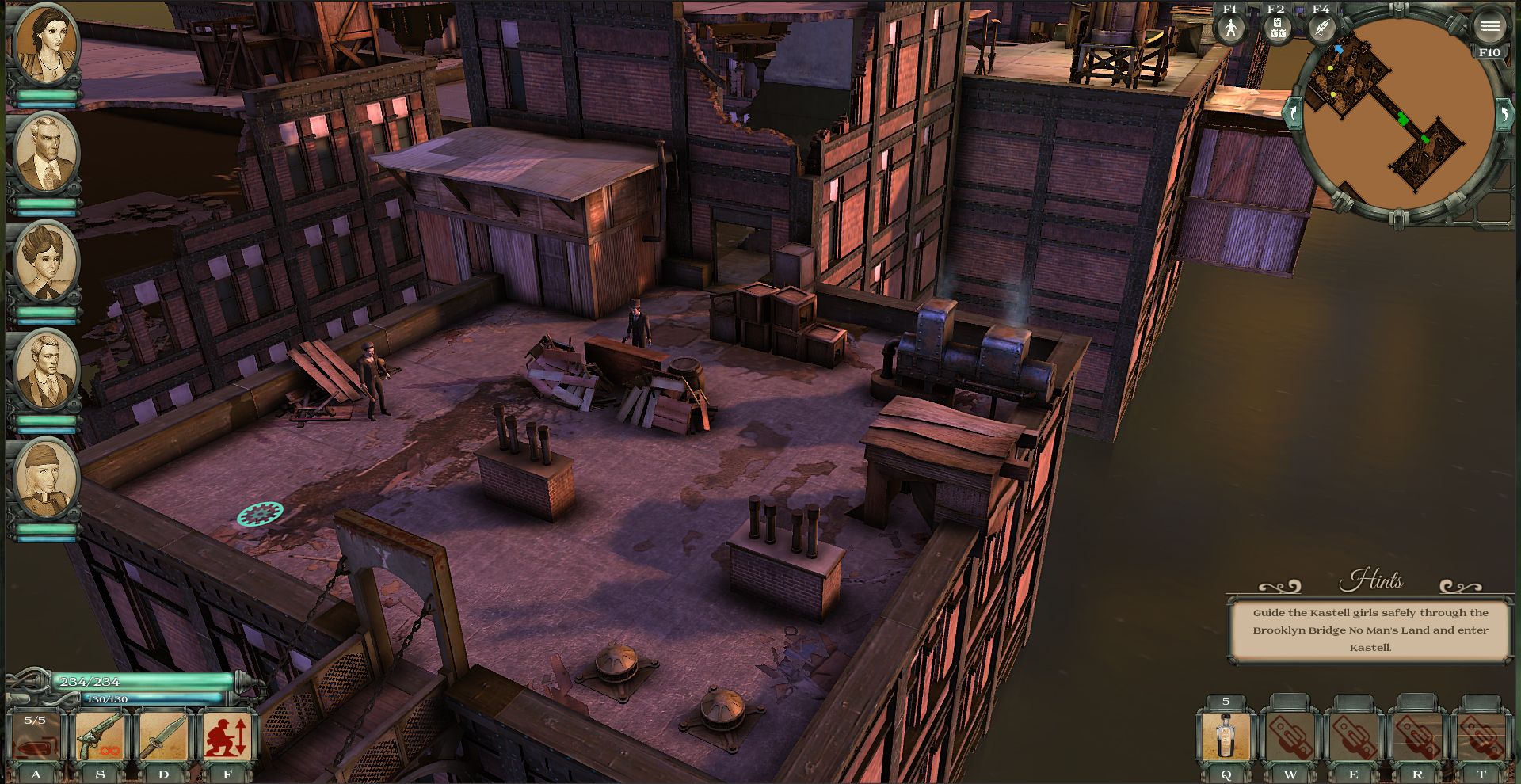Rotate the minimap with the right arrow control
1521x784 pixels.
coord(1504,114)
